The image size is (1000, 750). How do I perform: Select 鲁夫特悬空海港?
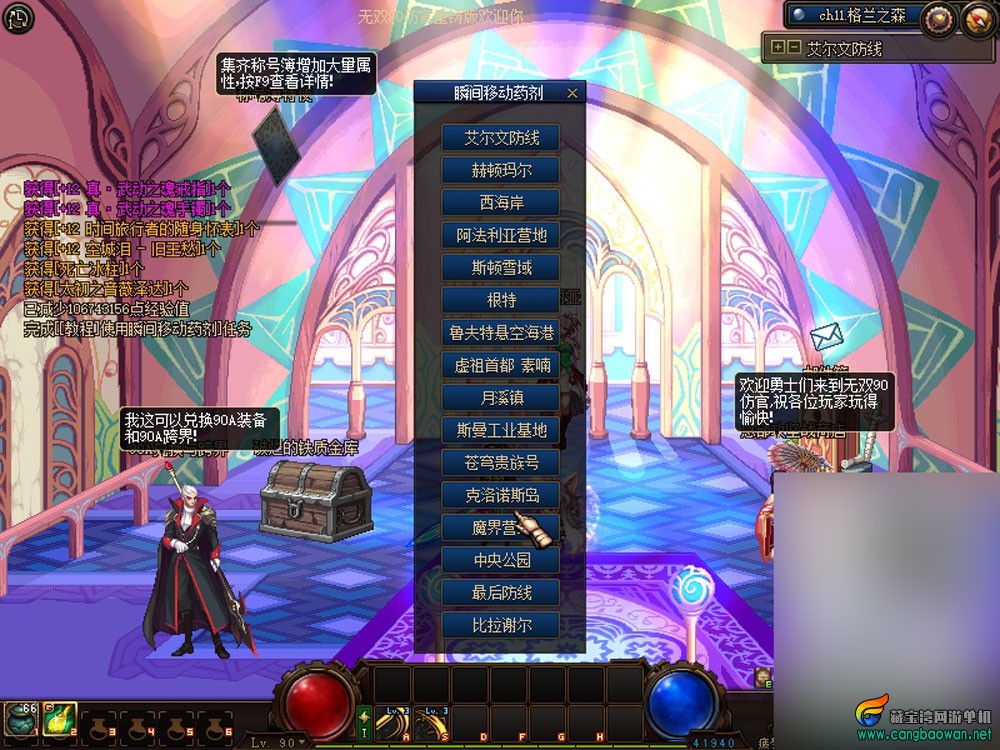pos(500,333)
